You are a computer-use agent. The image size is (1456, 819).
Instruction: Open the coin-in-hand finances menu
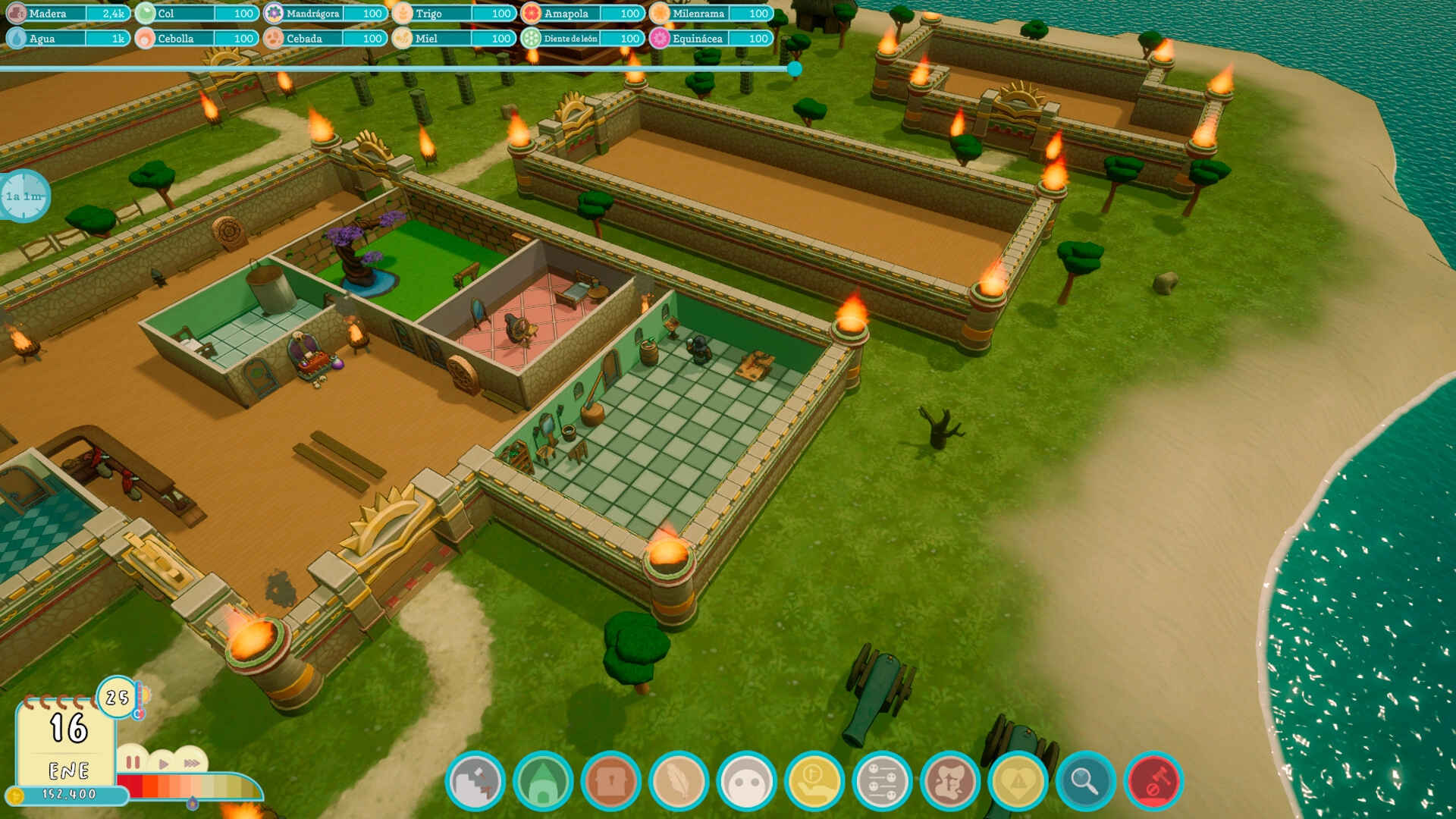tap(814, 781)
